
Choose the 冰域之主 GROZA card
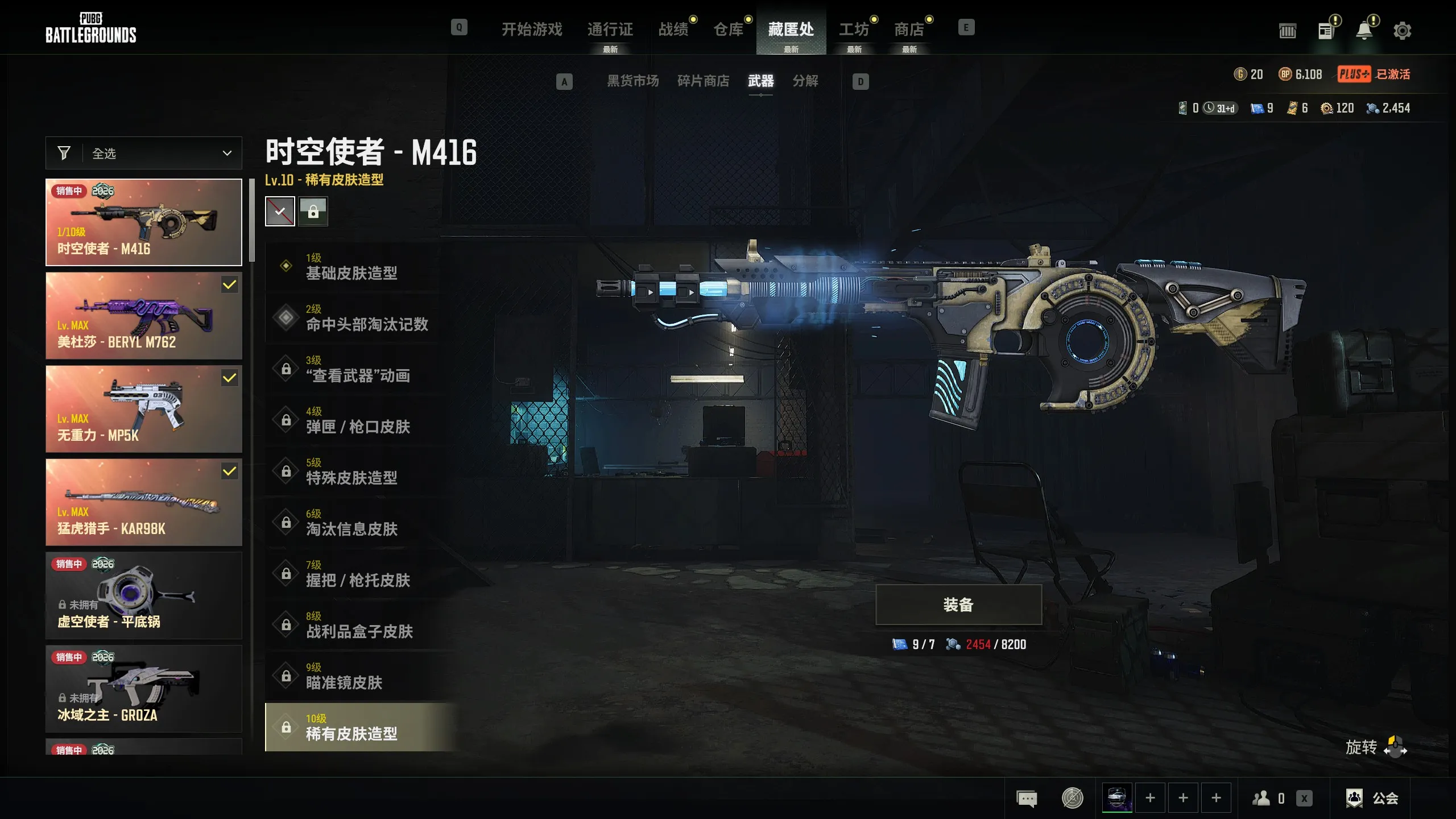(x=144, y=689)
